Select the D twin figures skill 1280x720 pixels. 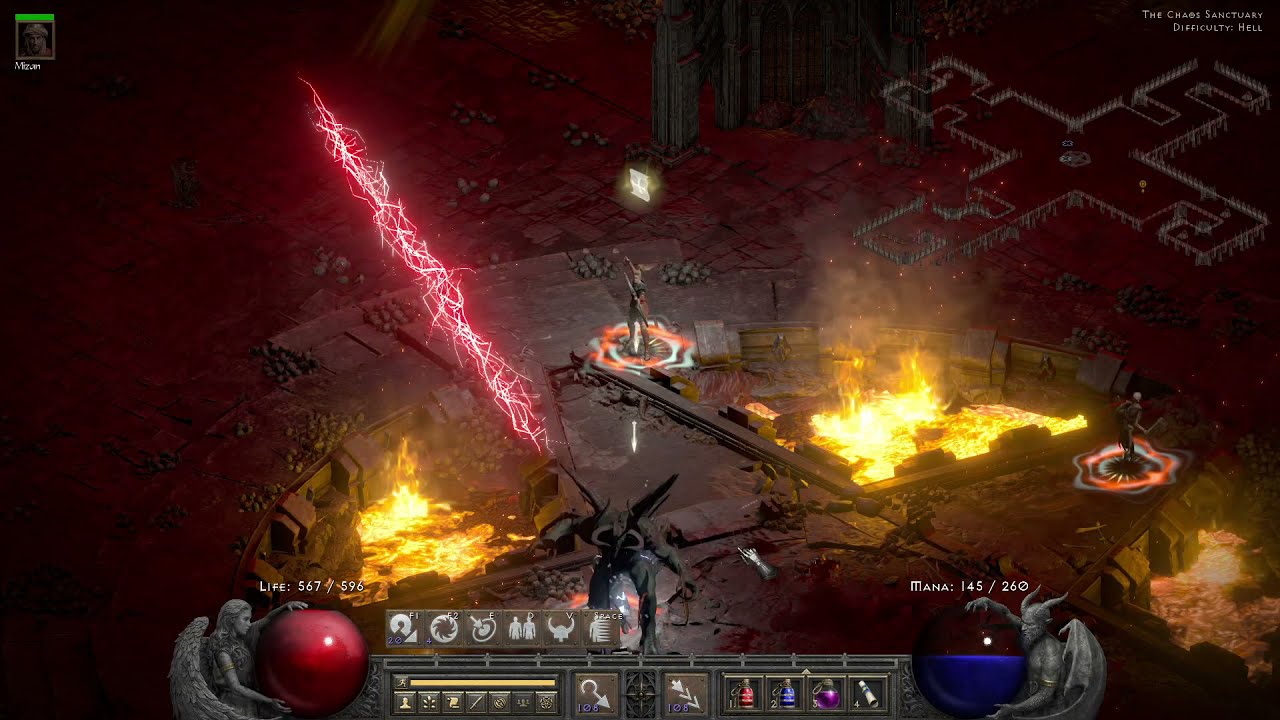point(521,628)
